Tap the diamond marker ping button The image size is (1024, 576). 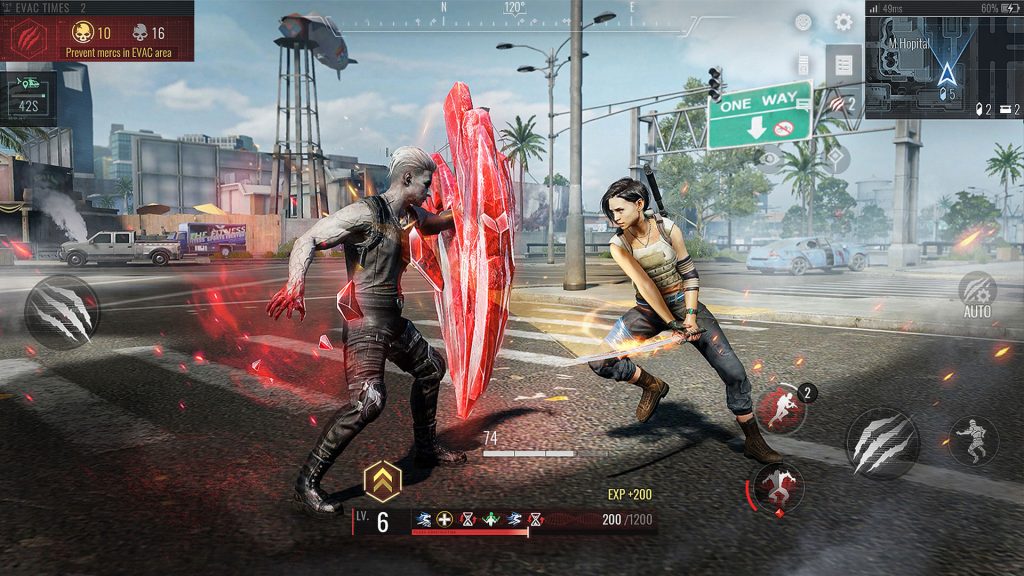pos(835,158)
